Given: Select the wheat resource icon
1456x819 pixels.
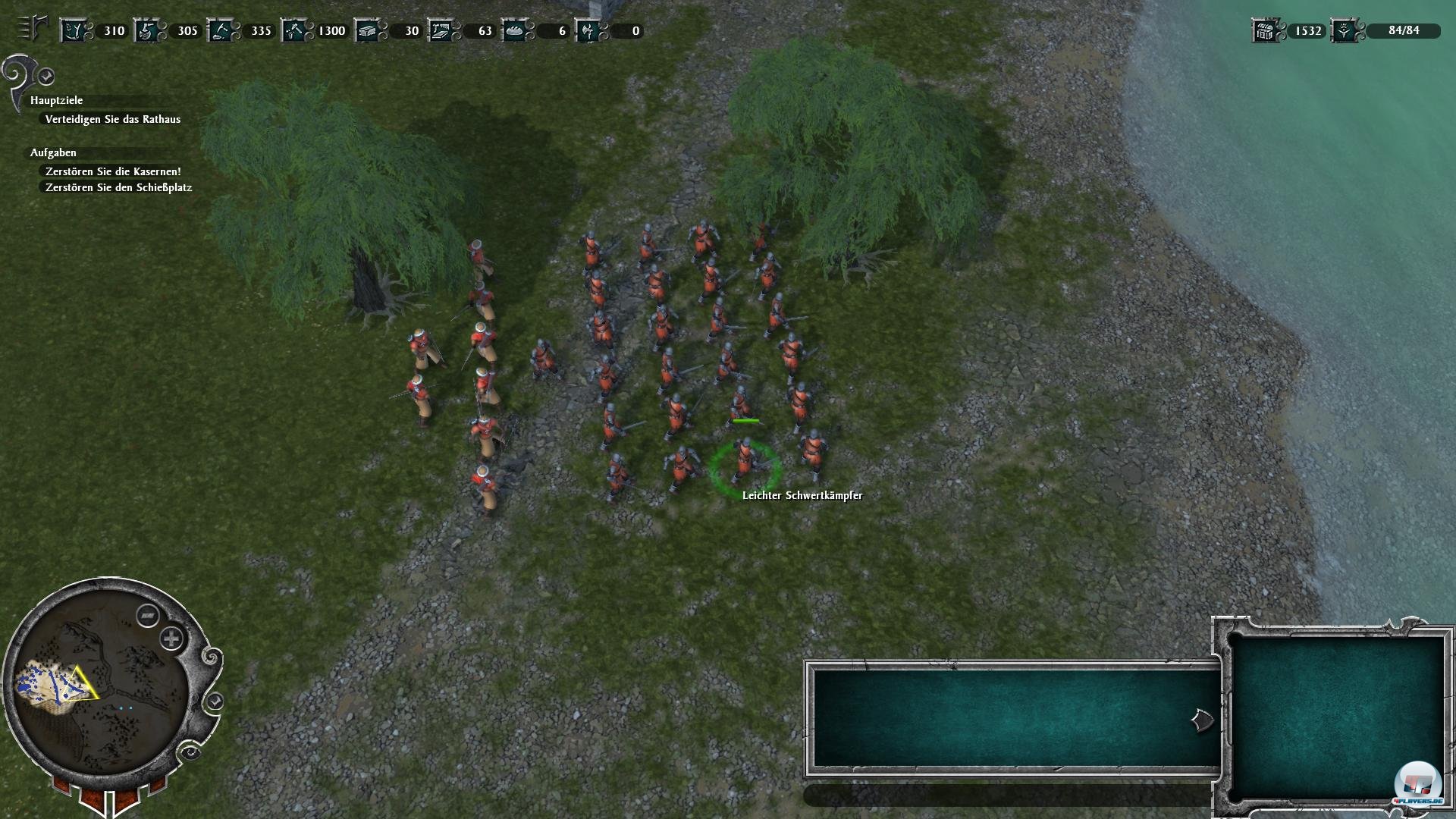Looking at the screenshot, I should [x=75, y=30].
